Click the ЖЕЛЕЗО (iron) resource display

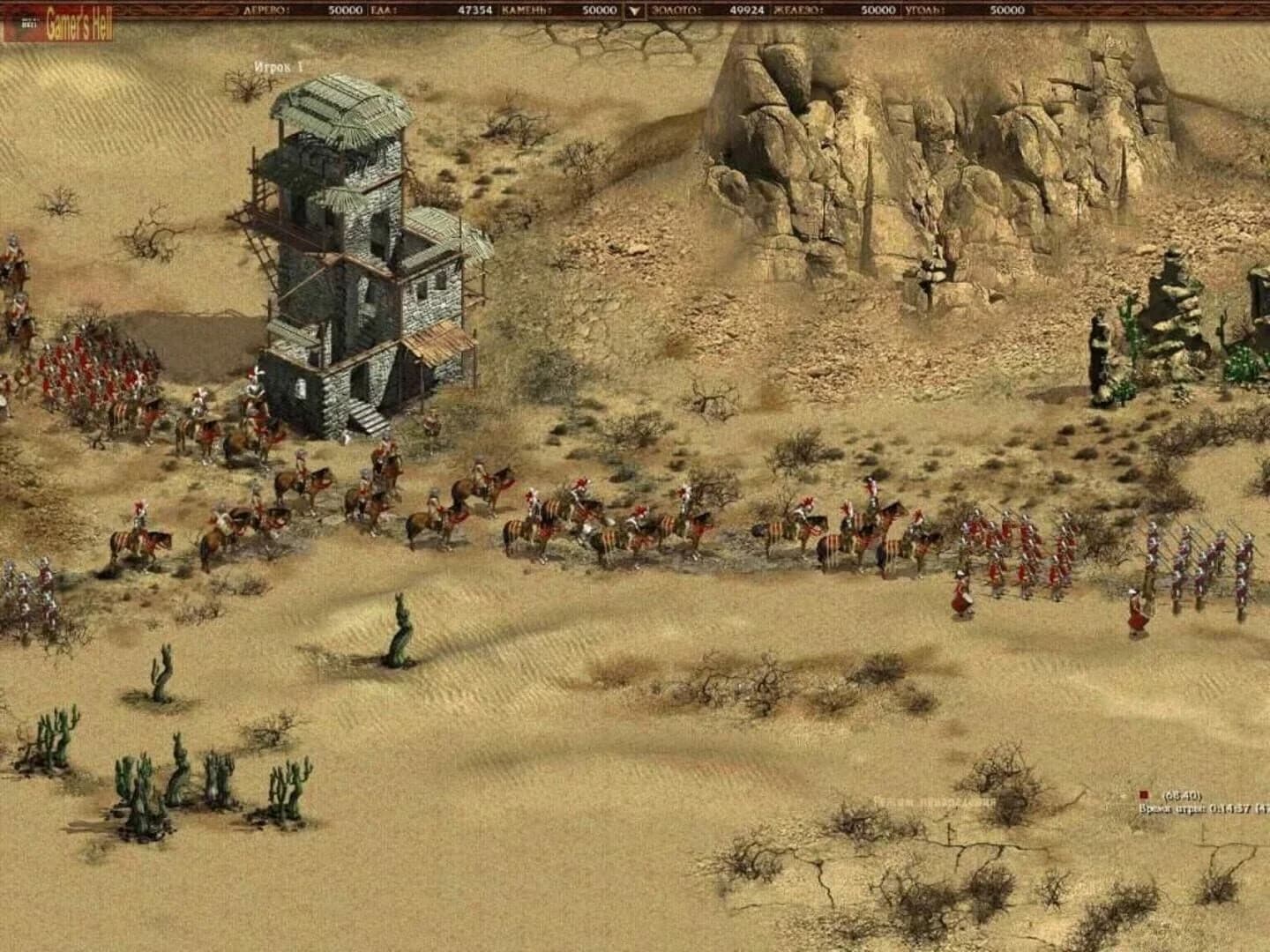pyautogui.click(x=838, y=11)
